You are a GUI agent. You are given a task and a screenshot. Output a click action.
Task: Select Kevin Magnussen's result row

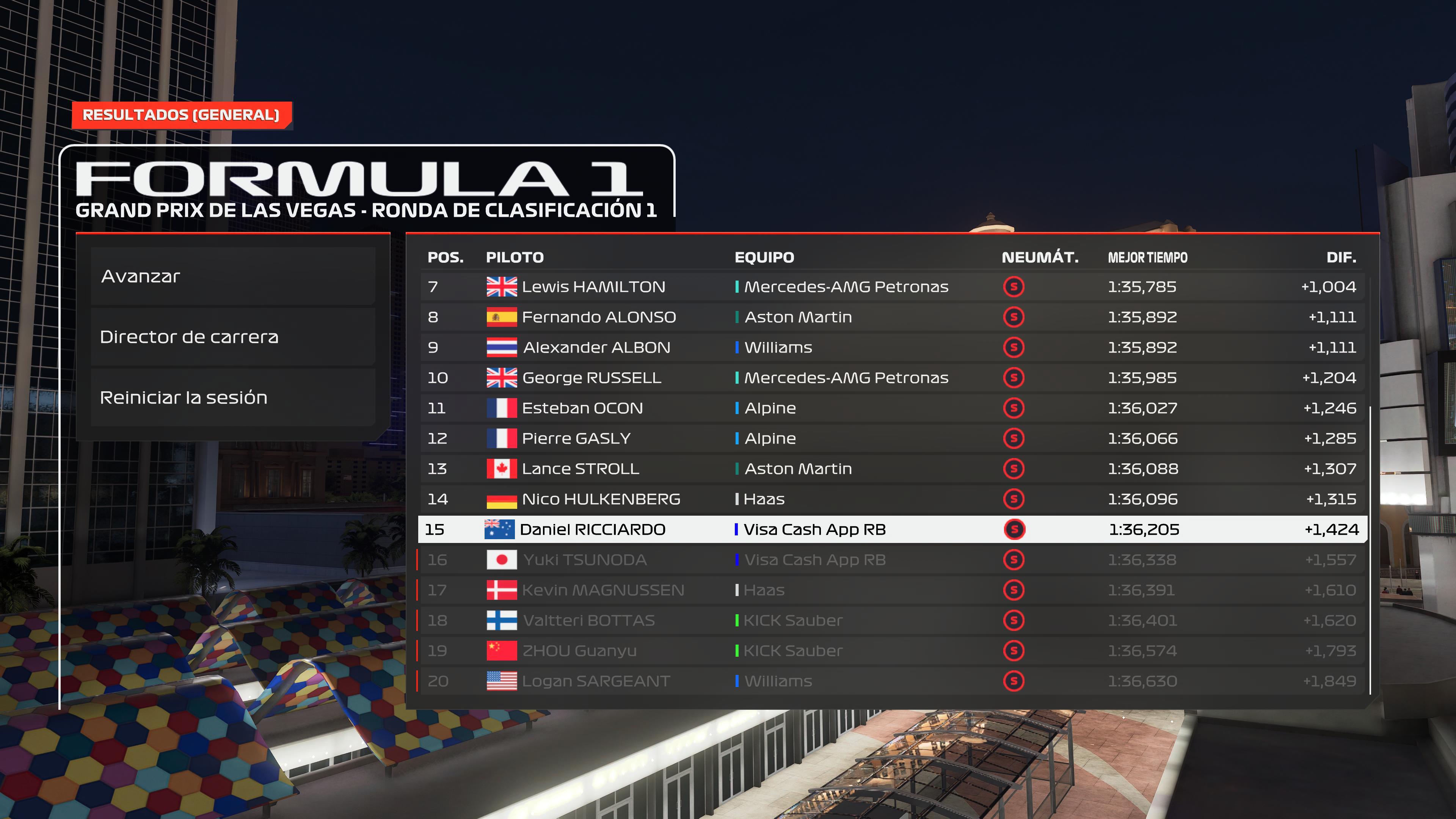coord(892,590)
